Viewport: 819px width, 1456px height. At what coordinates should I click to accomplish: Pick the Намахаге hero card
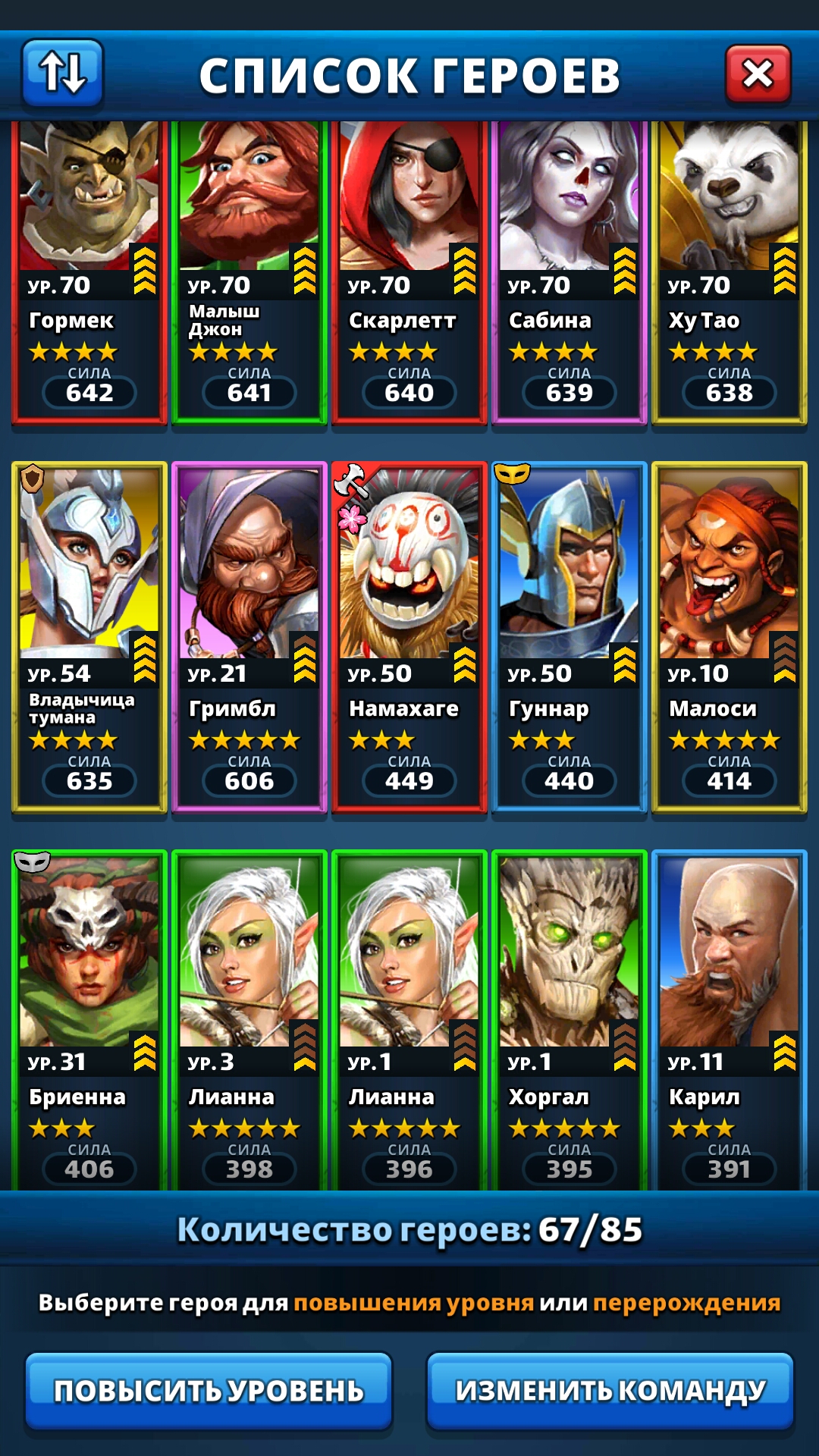click(409, 637)
